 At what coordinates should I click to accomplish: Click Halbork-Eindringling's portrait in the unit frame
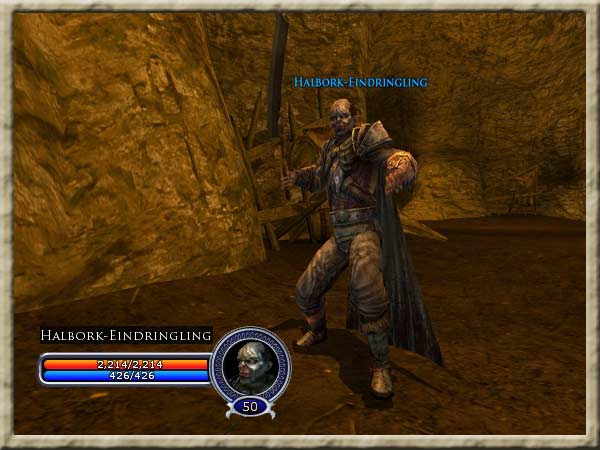tap(249, 364)
